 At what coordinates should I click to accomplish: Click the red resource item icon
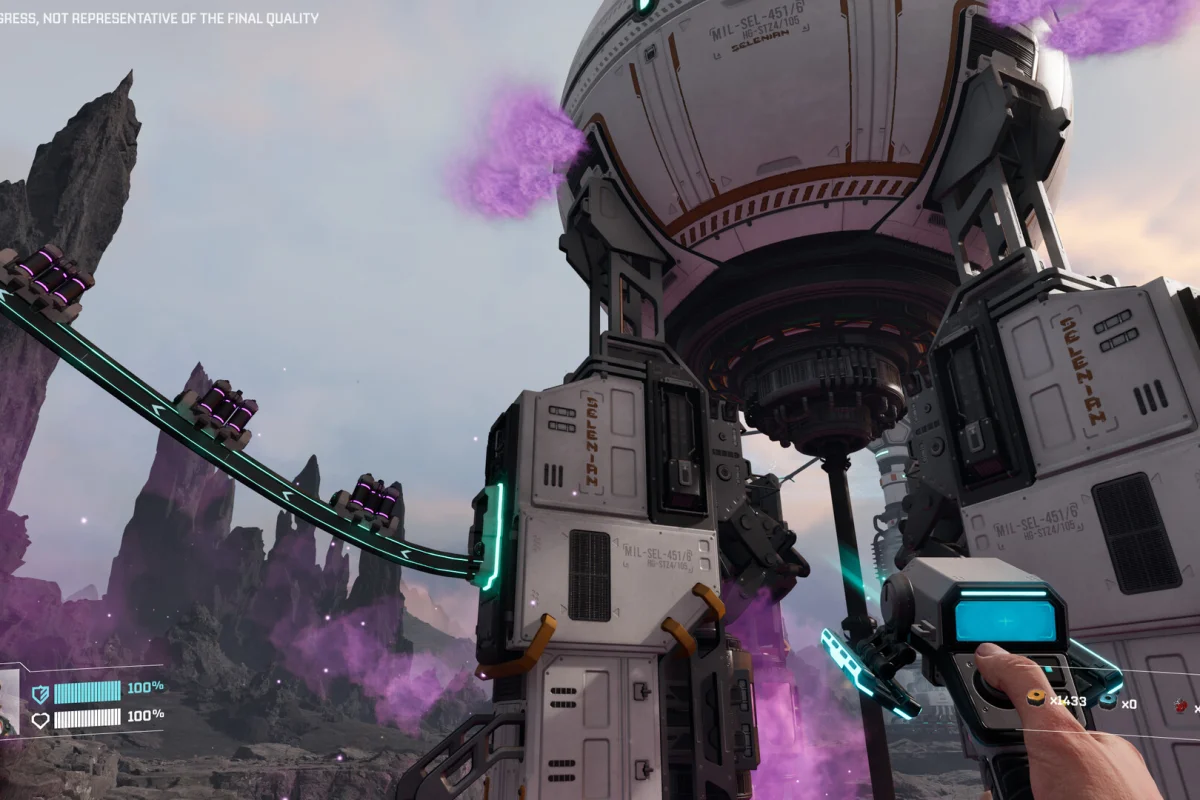[x=1181, y=706]
